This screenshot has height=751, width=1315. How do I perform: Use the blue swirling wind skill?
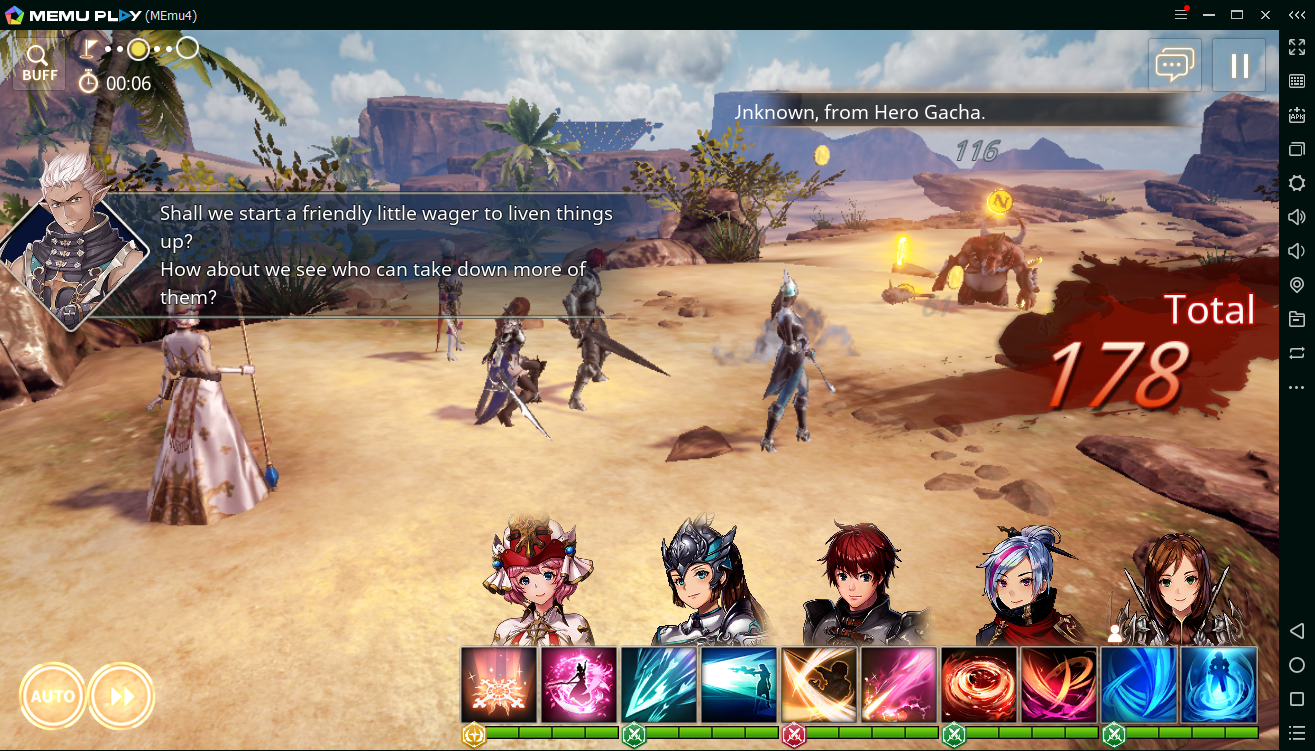pos(1139,685)
